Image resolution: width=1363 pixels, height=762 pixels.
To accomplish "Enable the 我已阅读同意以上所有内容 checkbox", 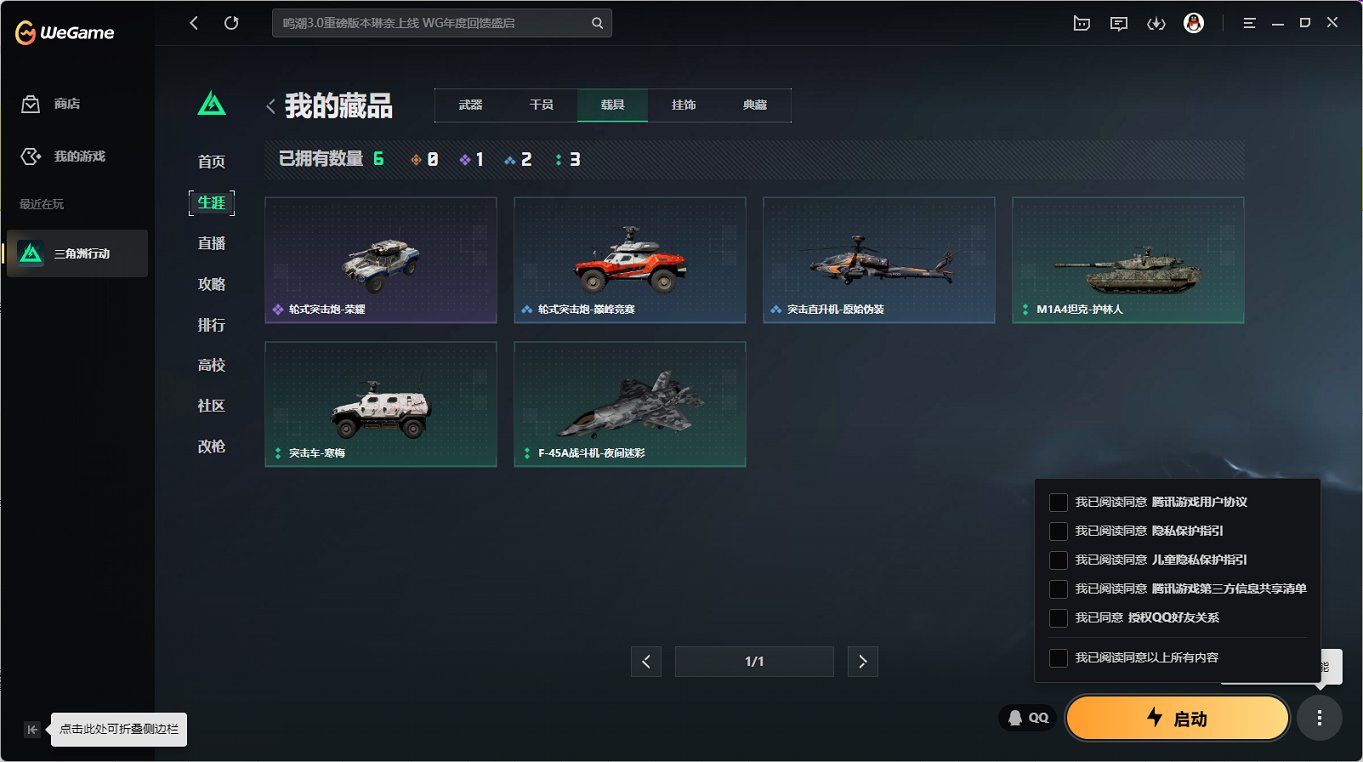I will pyautogui.click(x=1058, y=657).
